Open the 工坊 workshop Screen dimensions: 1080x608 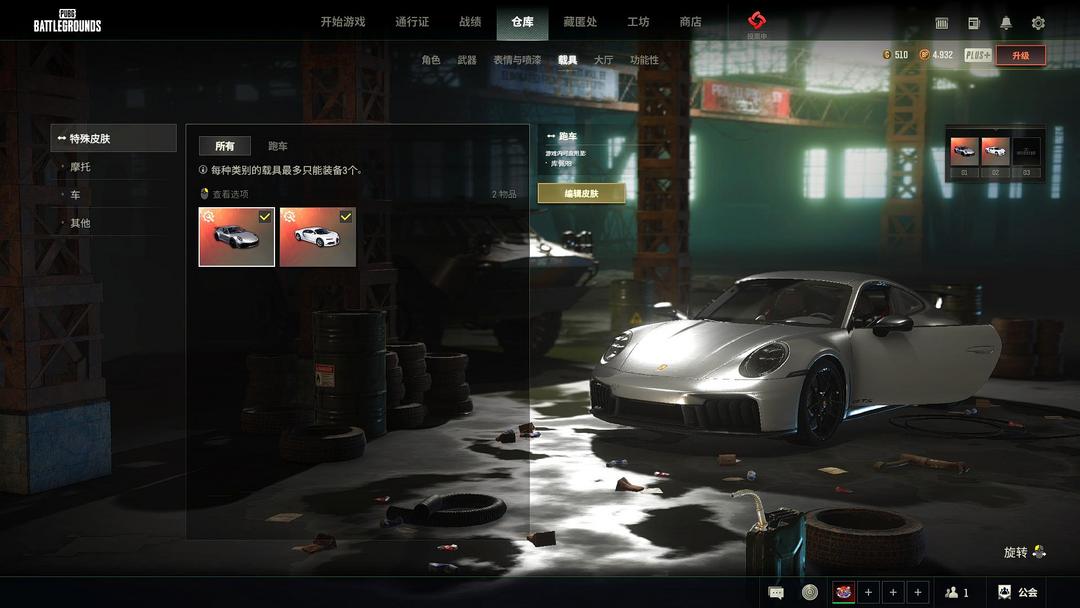click(x=638, y=22)
